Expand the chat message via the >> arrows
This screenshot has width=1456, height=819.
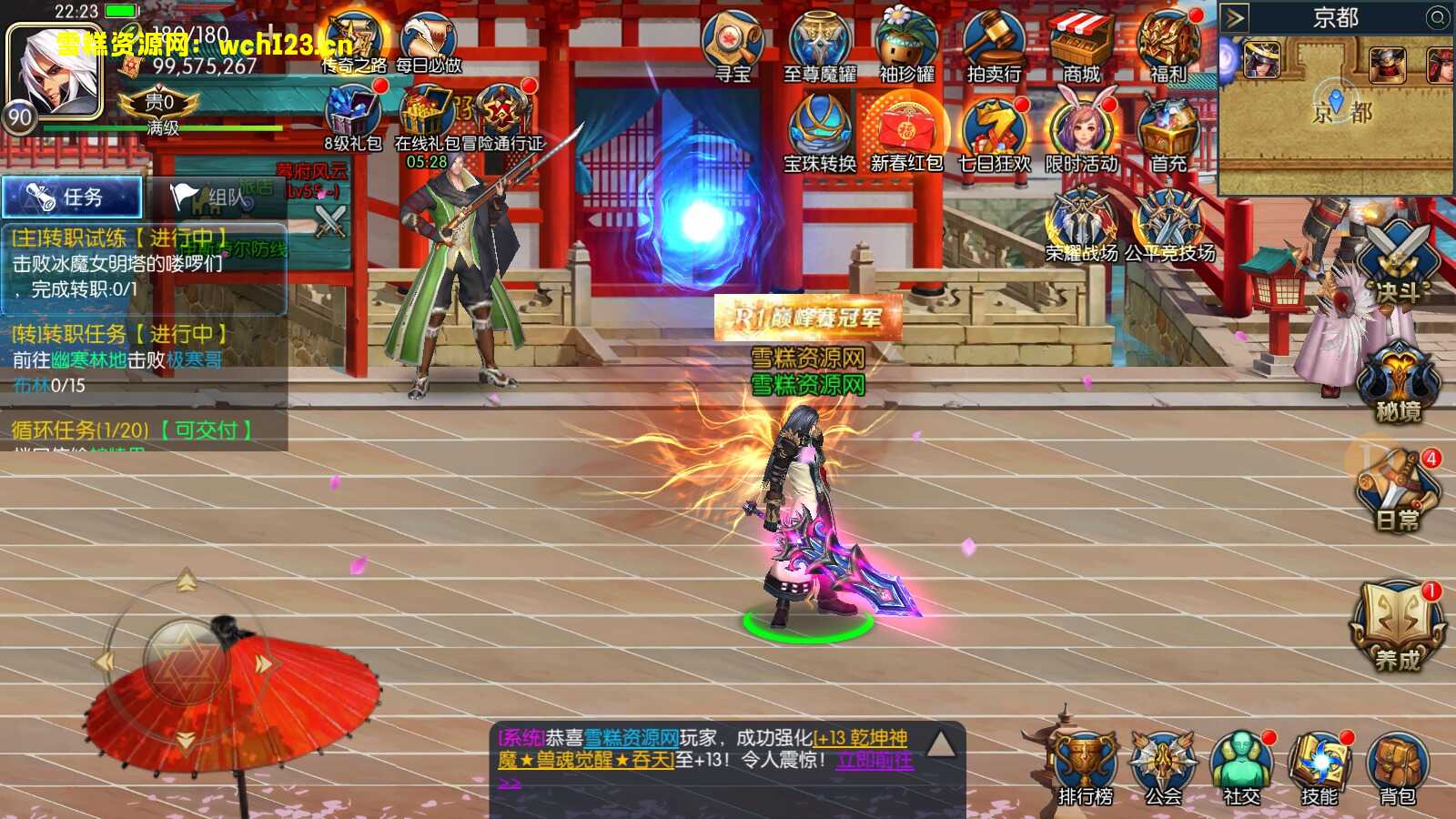click(510, 783)
